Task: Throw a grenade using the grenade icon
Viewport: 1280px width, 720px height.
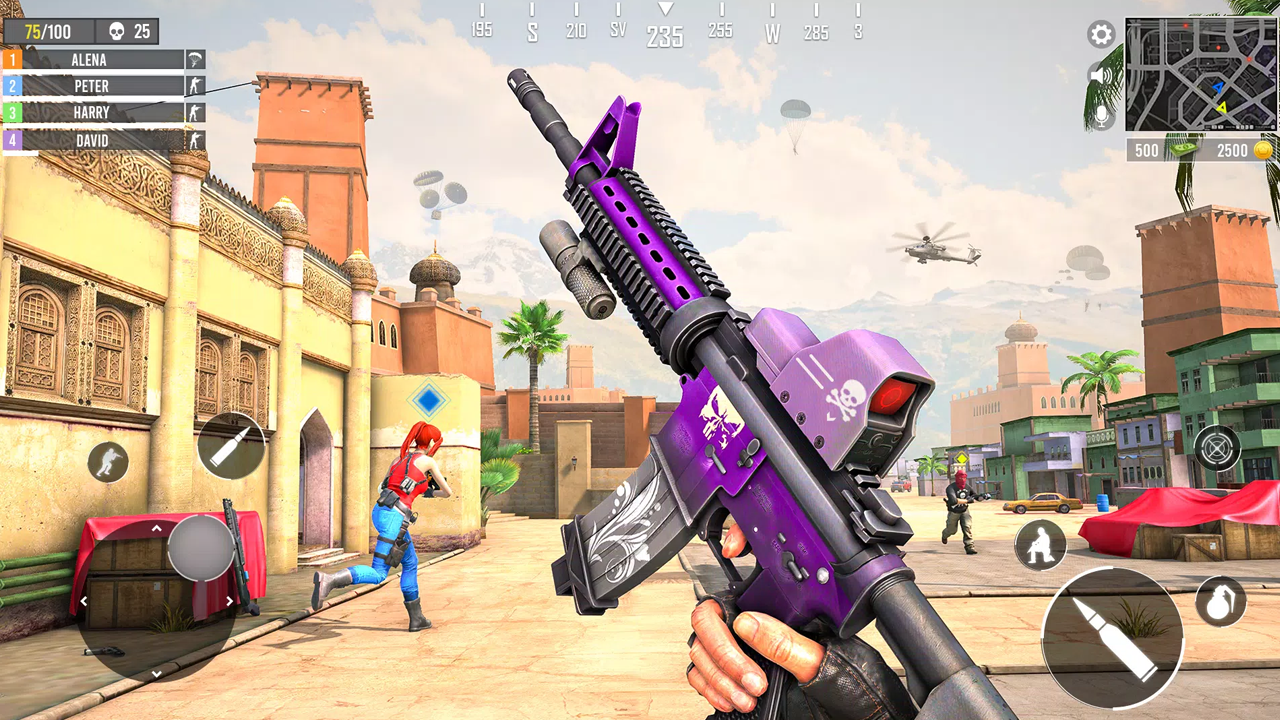Action: click(1219, 603)
